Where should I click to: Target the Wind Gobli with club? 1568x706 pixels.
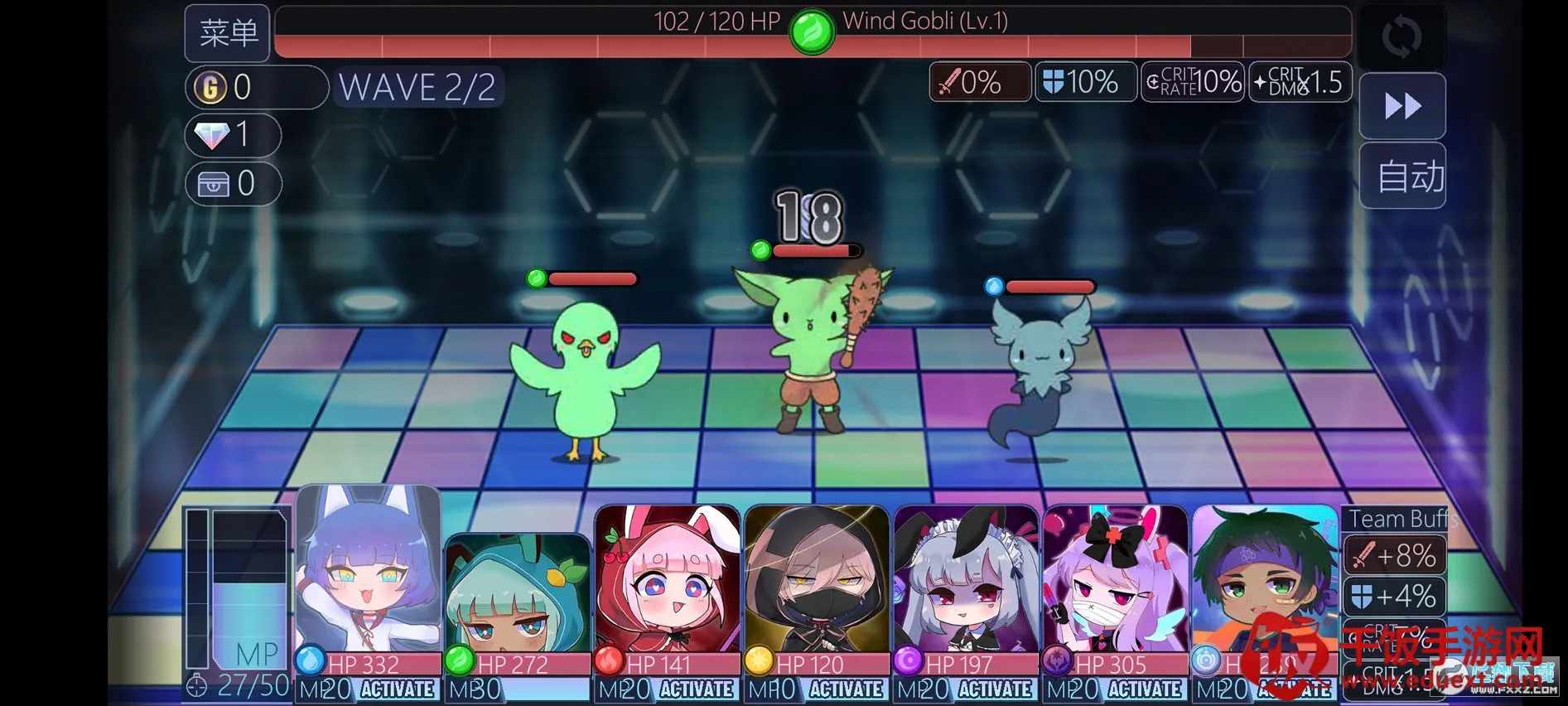click(x=811, y=348)
